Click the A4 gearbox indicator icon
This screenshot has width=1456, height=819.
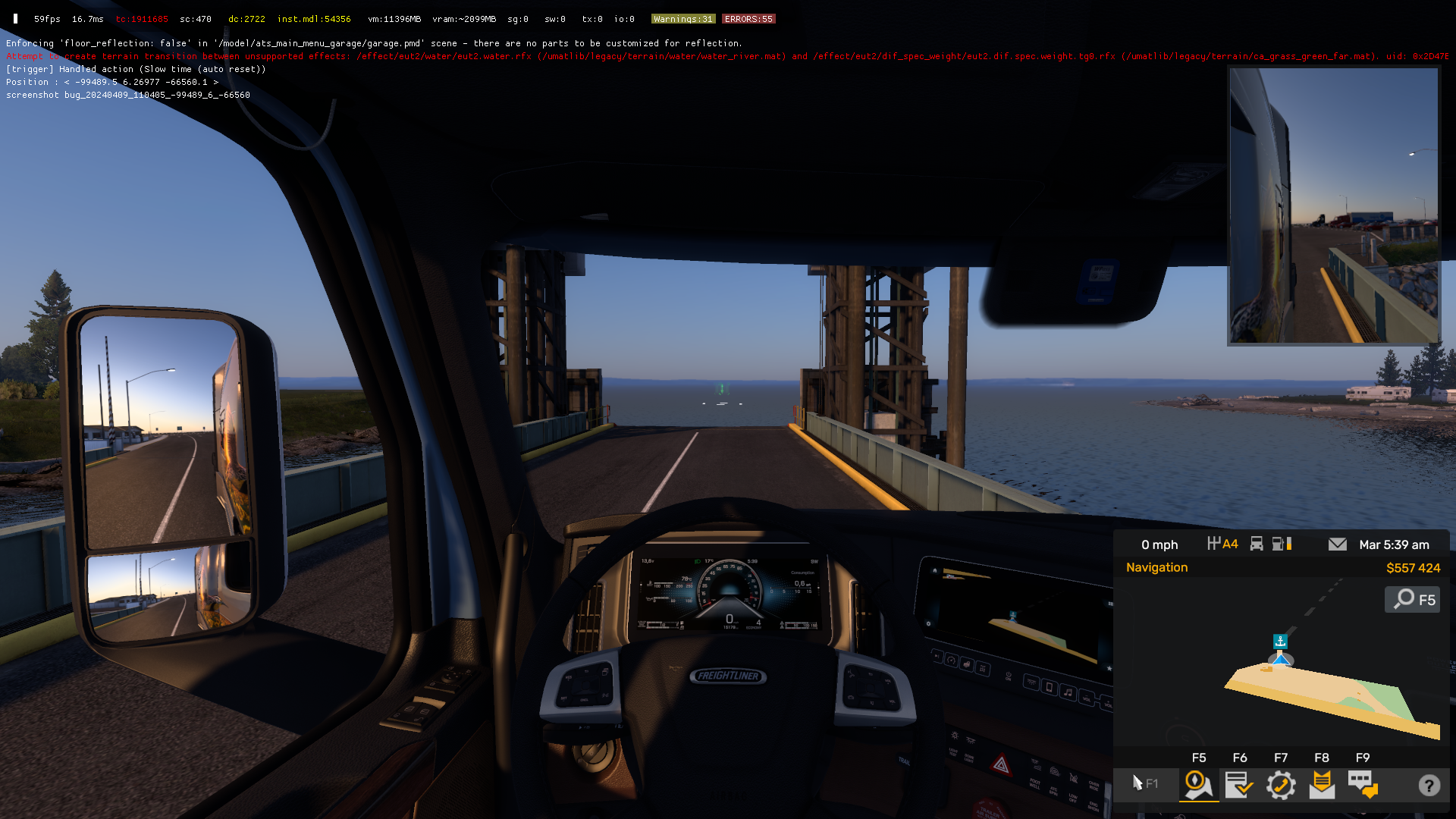pyautogui.click(x=1223, y=544)
